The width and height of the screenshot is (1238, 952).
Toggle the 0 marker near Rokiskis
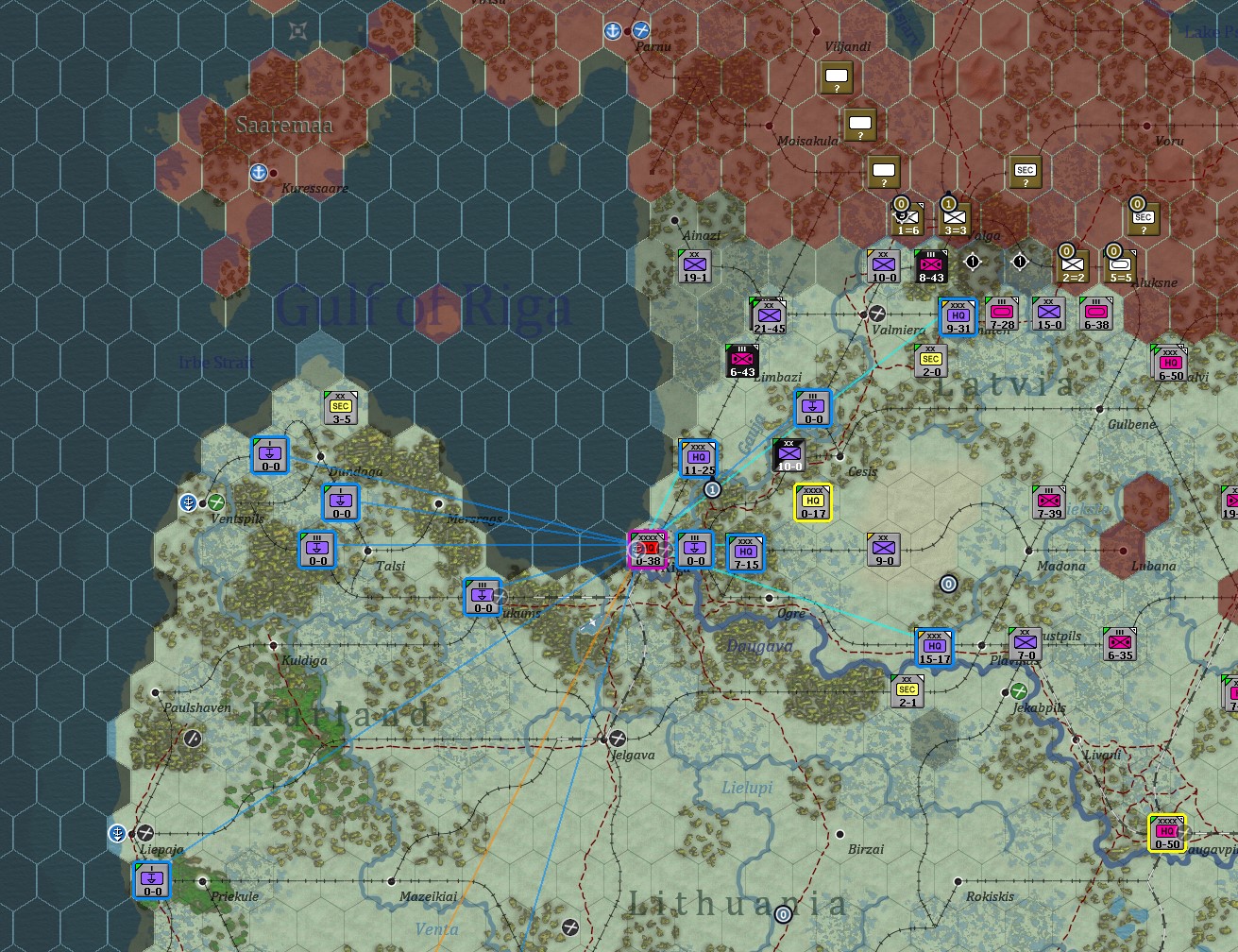[782, 914]
